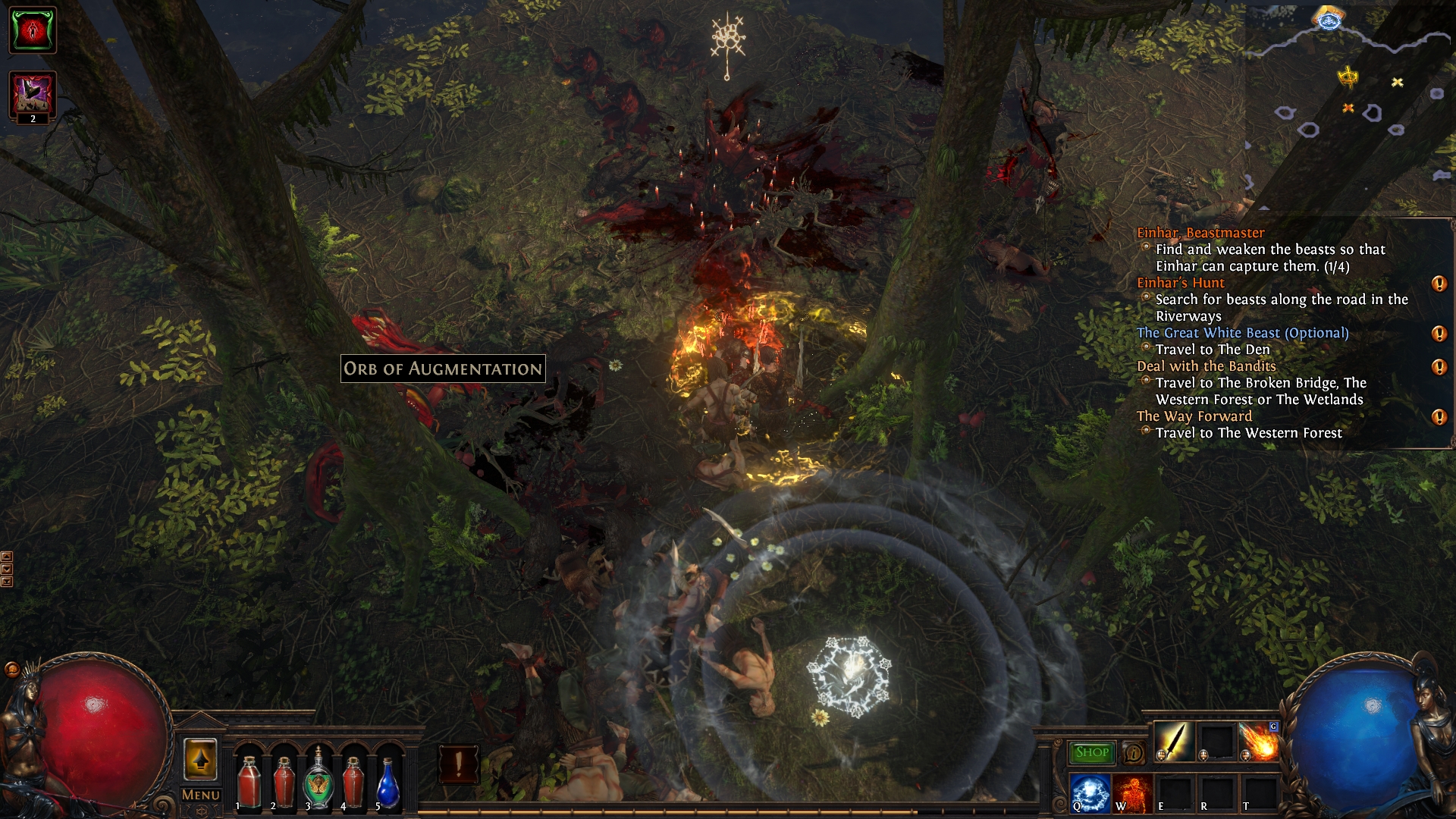
Task: Select the Deal with the Bandits quest
Action: pos(1206,366)
